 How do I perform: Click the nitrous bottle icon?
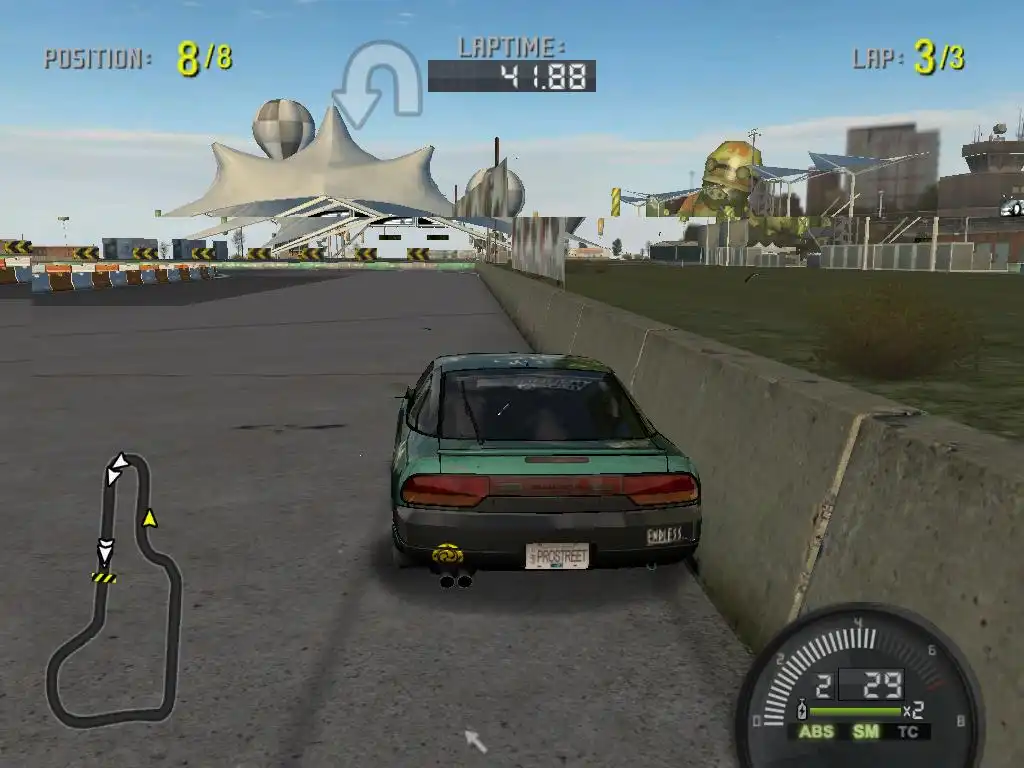click(x=800, y=711)
